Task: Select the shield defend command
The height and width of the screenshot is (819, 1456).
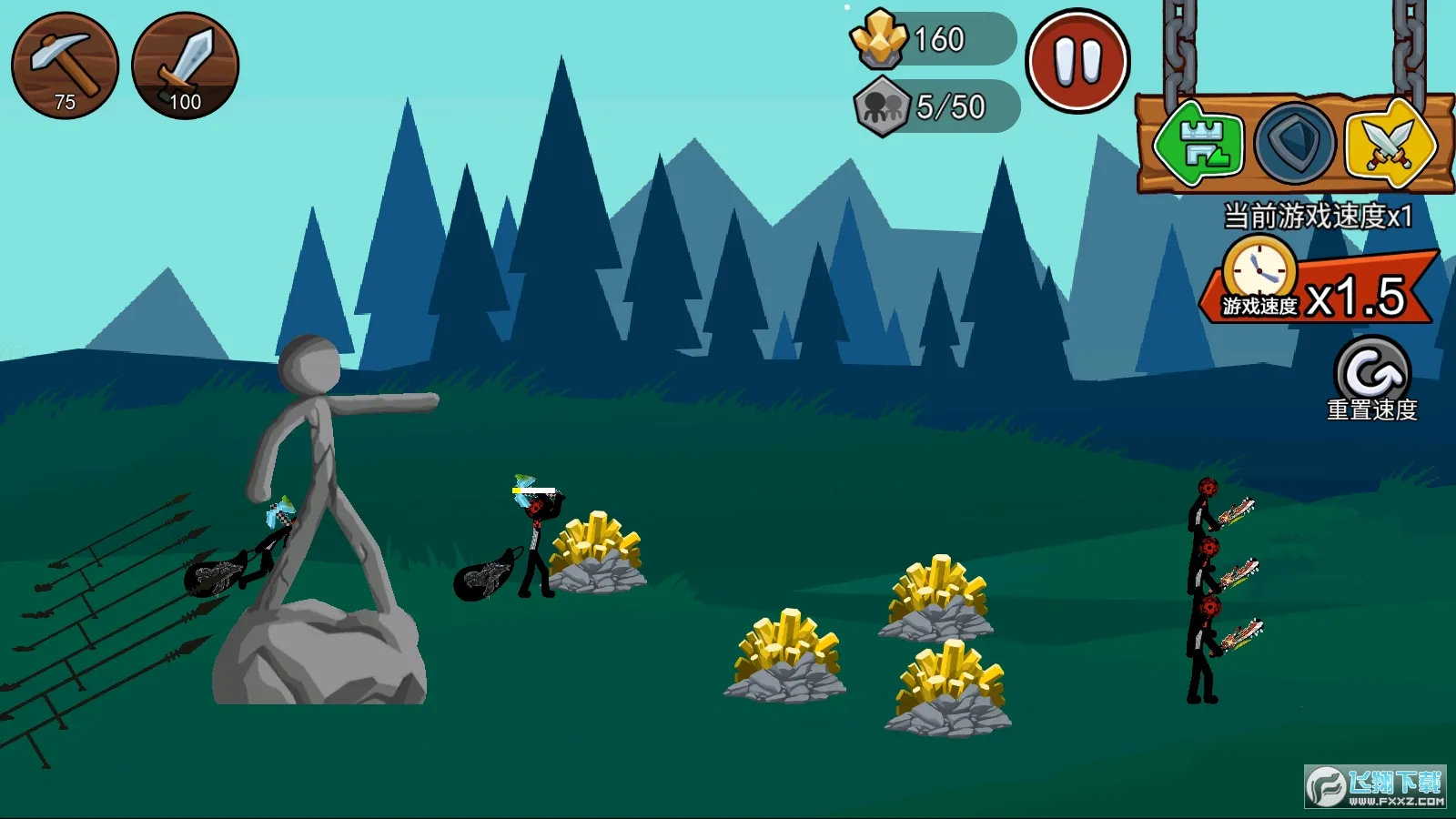Action: click(1294, 145)
